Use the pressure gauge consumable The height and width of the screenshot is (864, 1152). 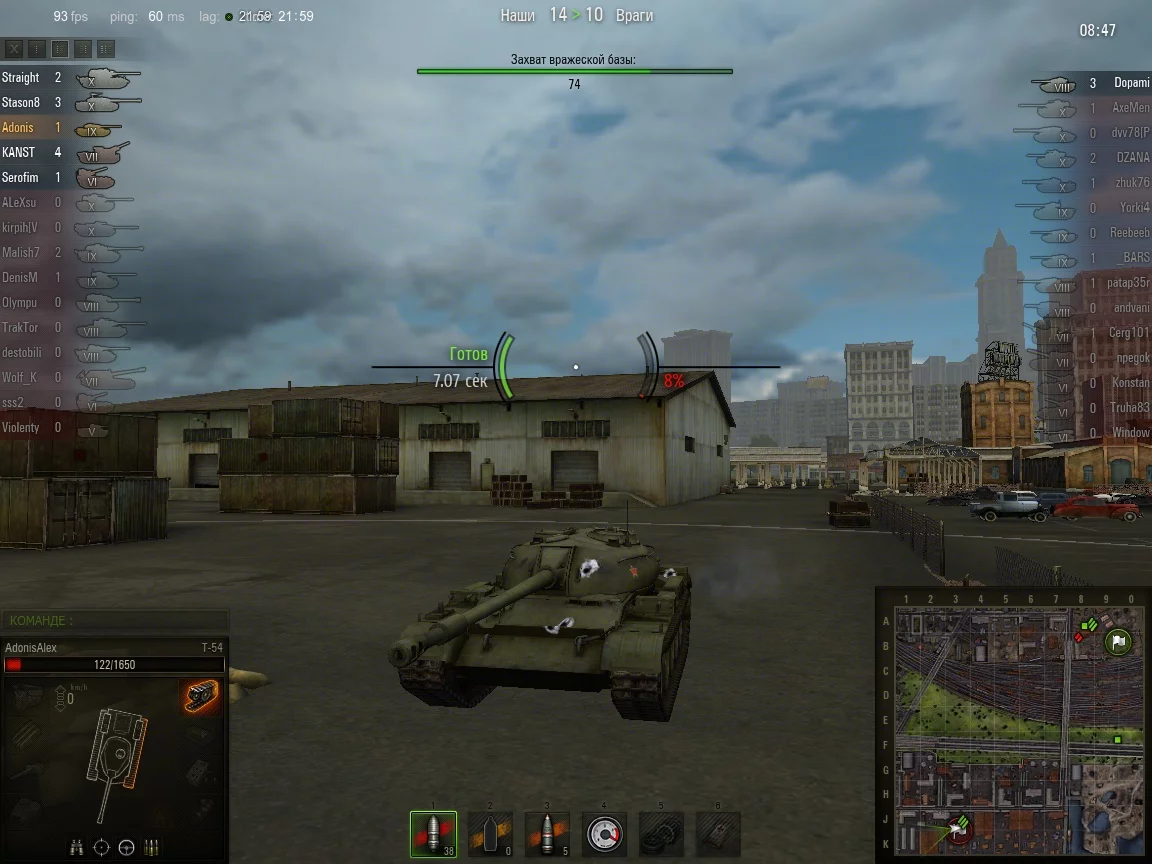click(x=604, y=834)
